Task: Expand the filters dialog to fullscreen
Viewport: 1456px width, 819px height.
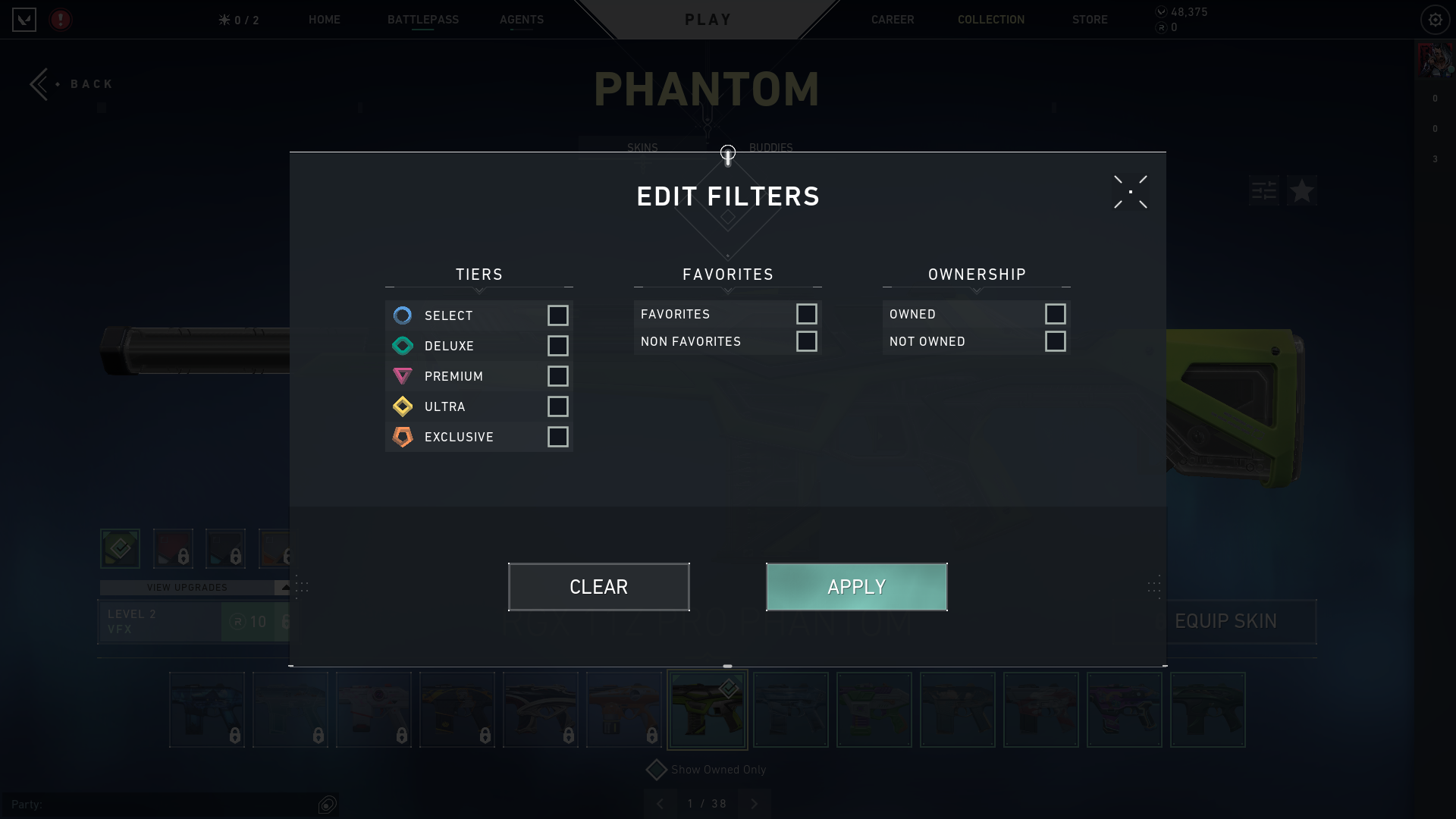Action: click(x=1130, y=192)
